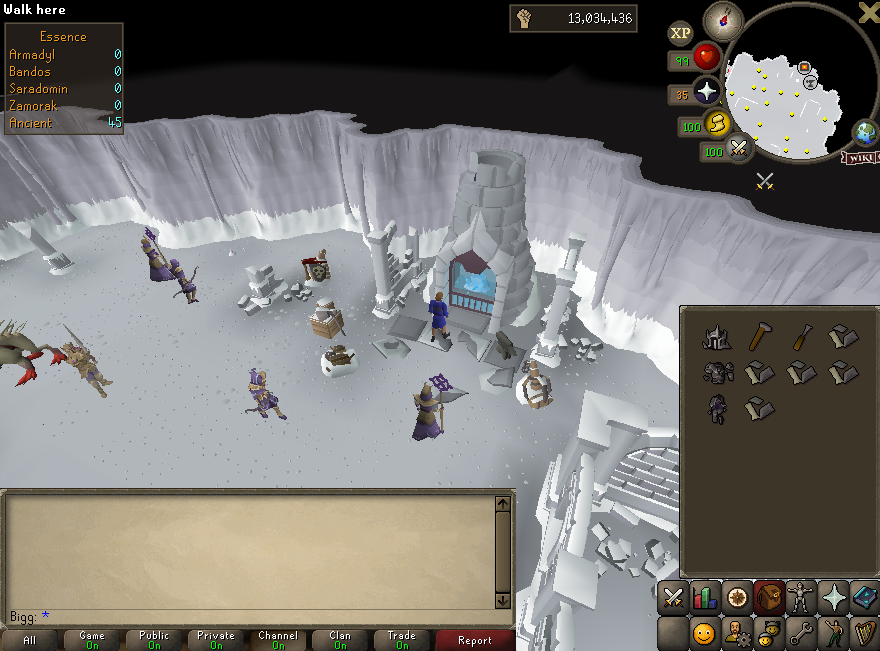The width and height of the screenshot is (880, 651).
Task: Click the red Report button
Action: tap(474, 640)
